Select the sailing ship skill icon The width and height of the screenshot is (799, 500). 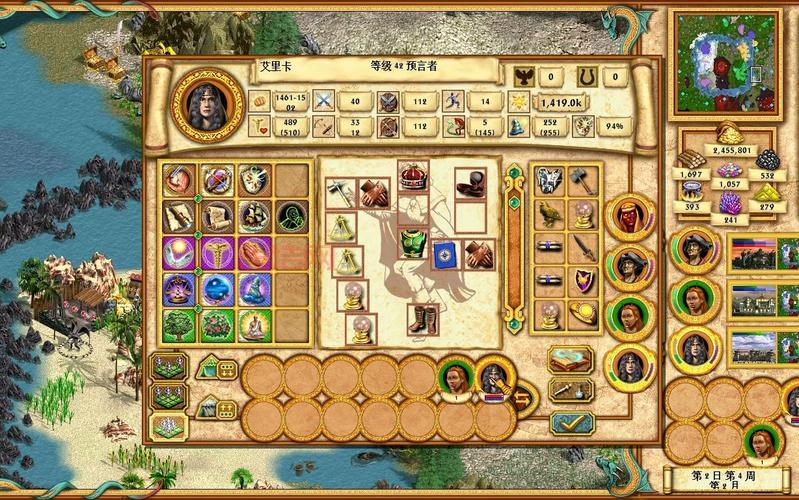pos(253,216)
